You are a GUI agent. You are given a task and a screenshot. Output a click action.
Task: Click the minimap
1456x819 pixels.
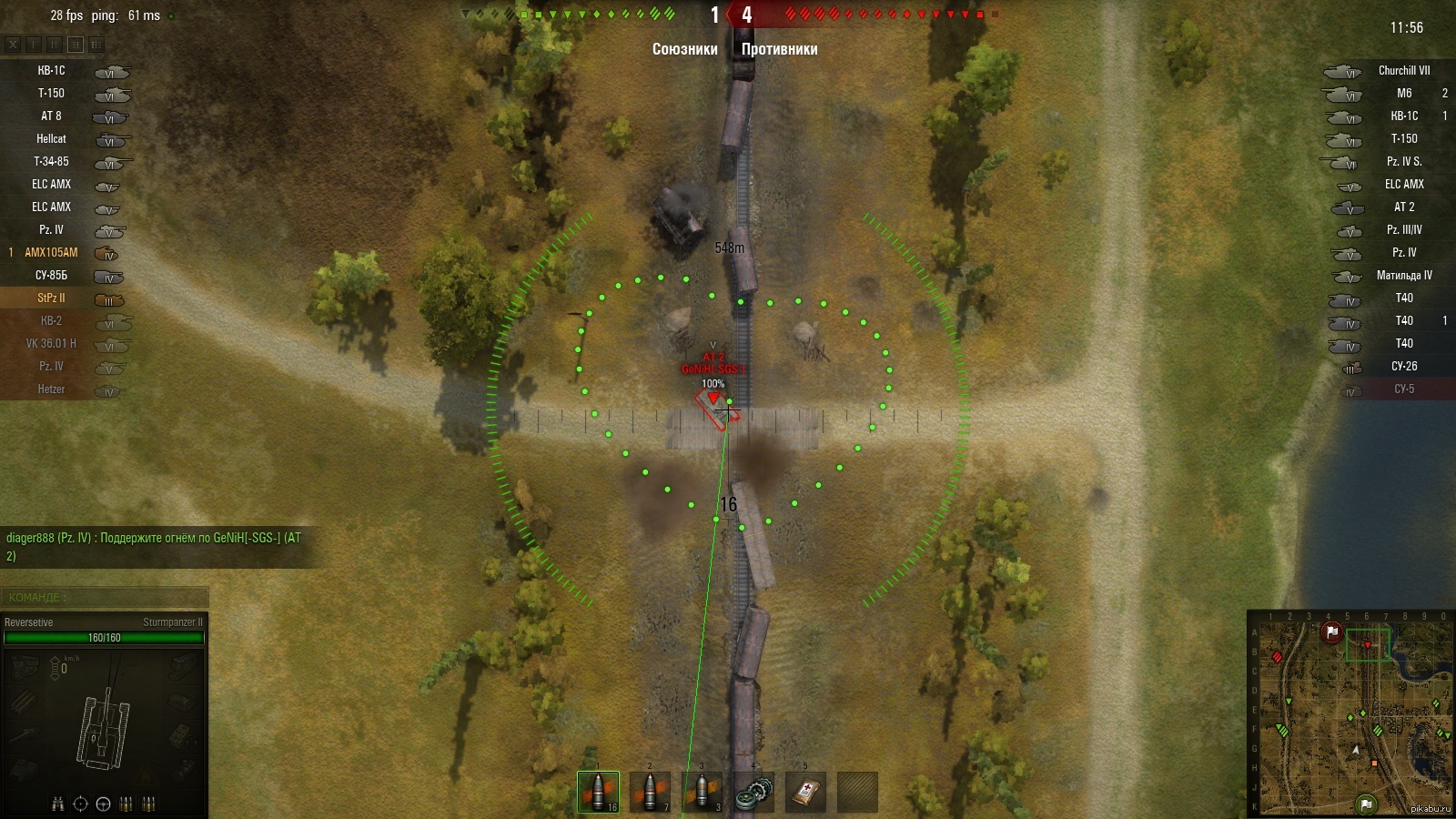(x=1350, y=714)
